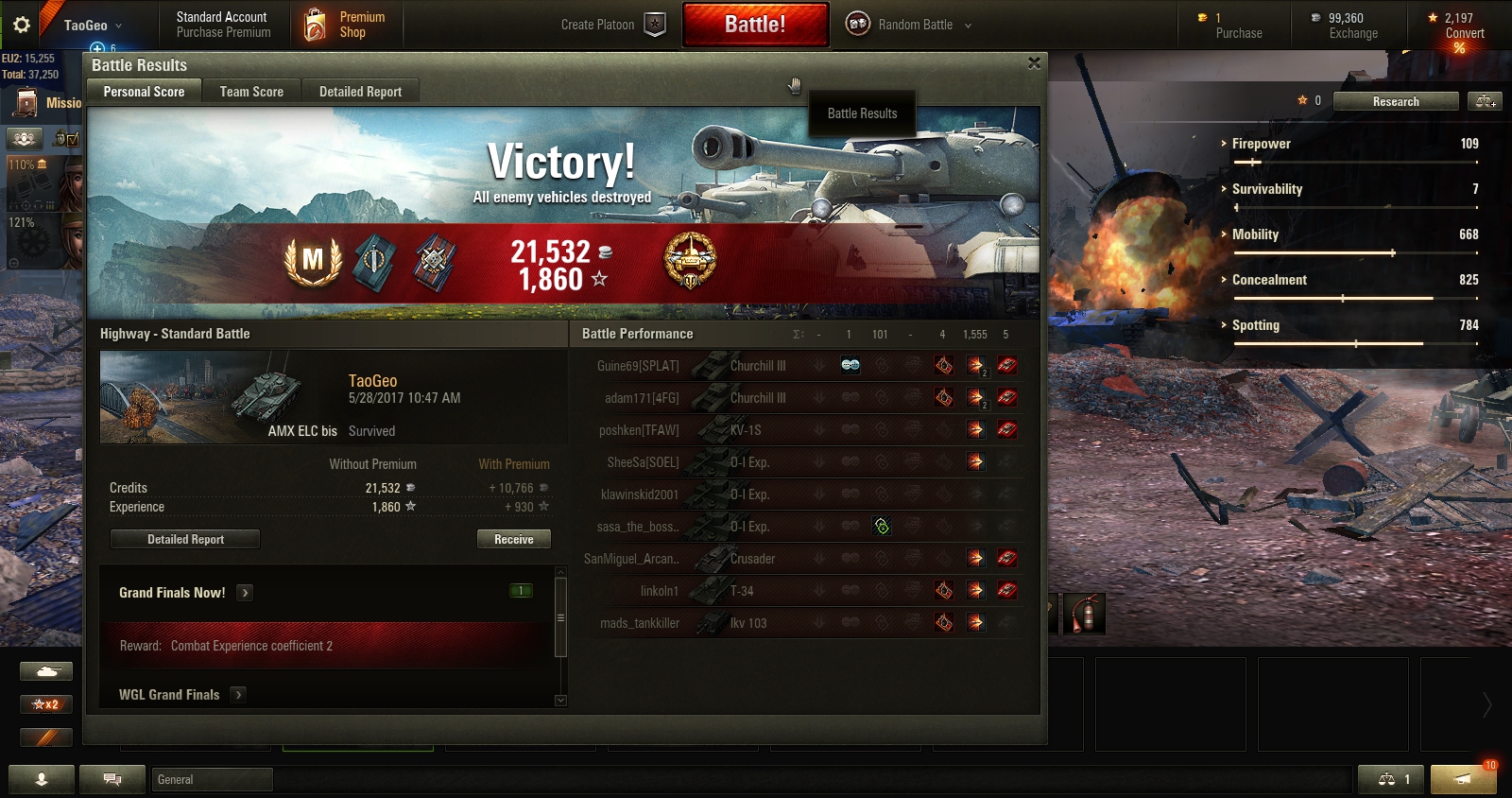1512x798 pixels.
Task: Expand the Firepower characteristics
Action: [x=1261, y=144]
